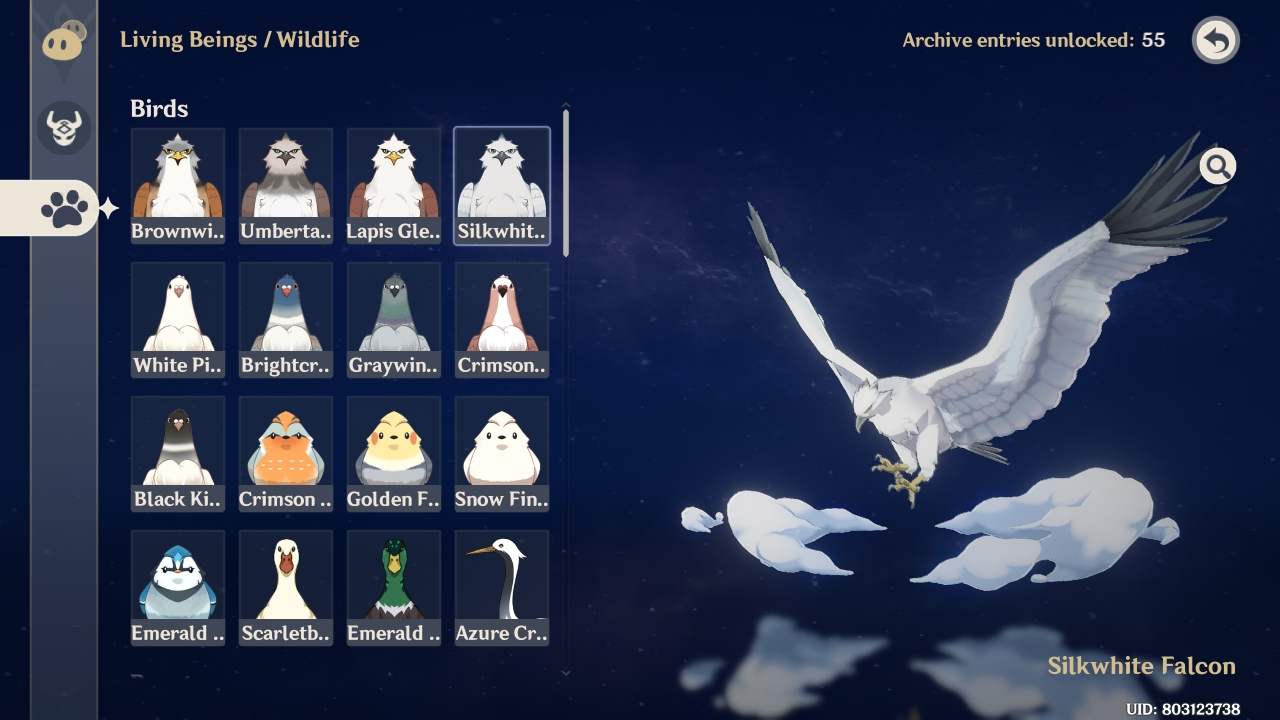Click the return arrow at top right
1280x720 pixels.
[x=1215, y=40]
